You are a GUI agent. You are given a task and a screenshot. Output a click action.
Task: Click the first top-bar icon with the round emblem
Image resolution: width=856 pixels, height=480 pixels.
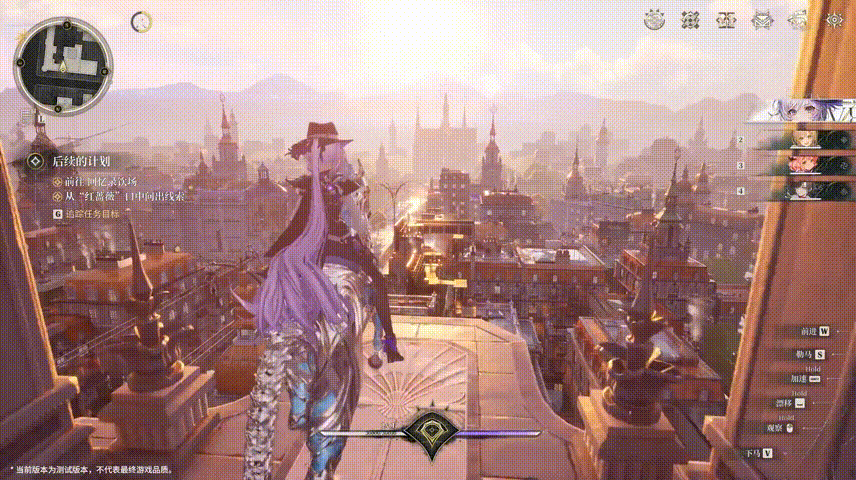(x=655, y=19)
